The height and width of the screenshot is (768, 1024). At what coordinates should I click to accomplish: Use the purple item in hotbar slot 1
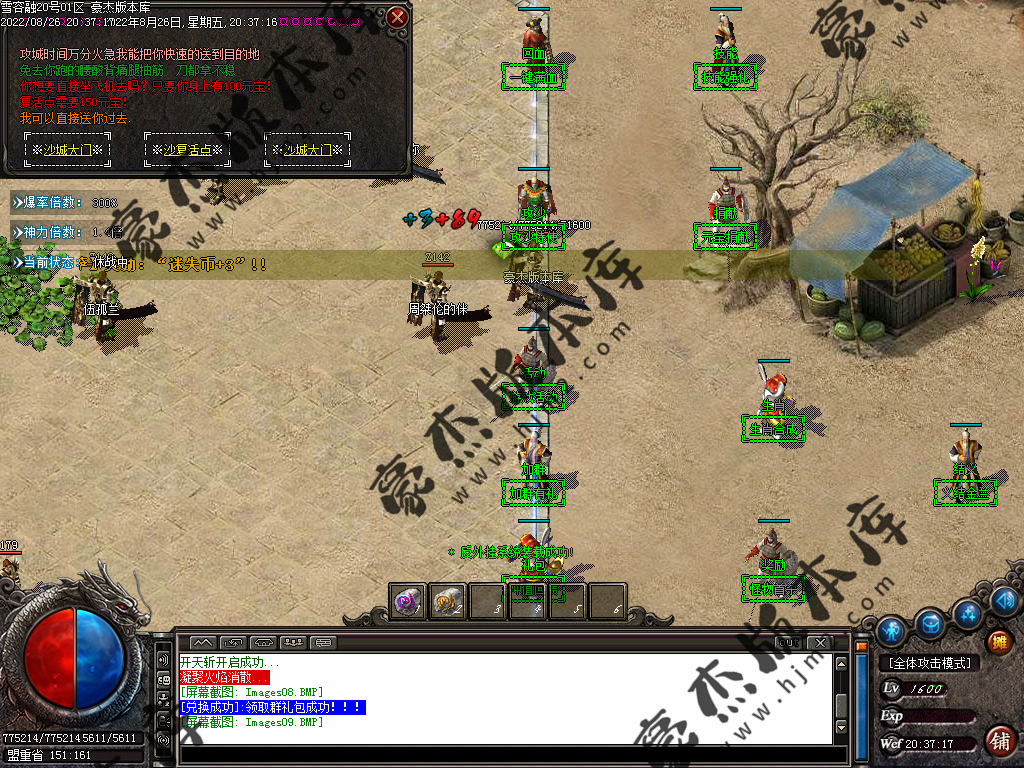[x=407, y=602]
